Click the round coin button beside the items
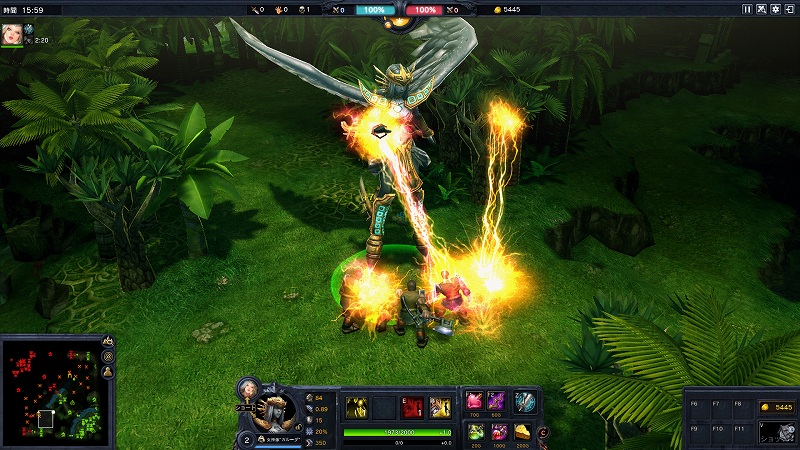The width and height of the screenshot is (800, 450). 544,432
